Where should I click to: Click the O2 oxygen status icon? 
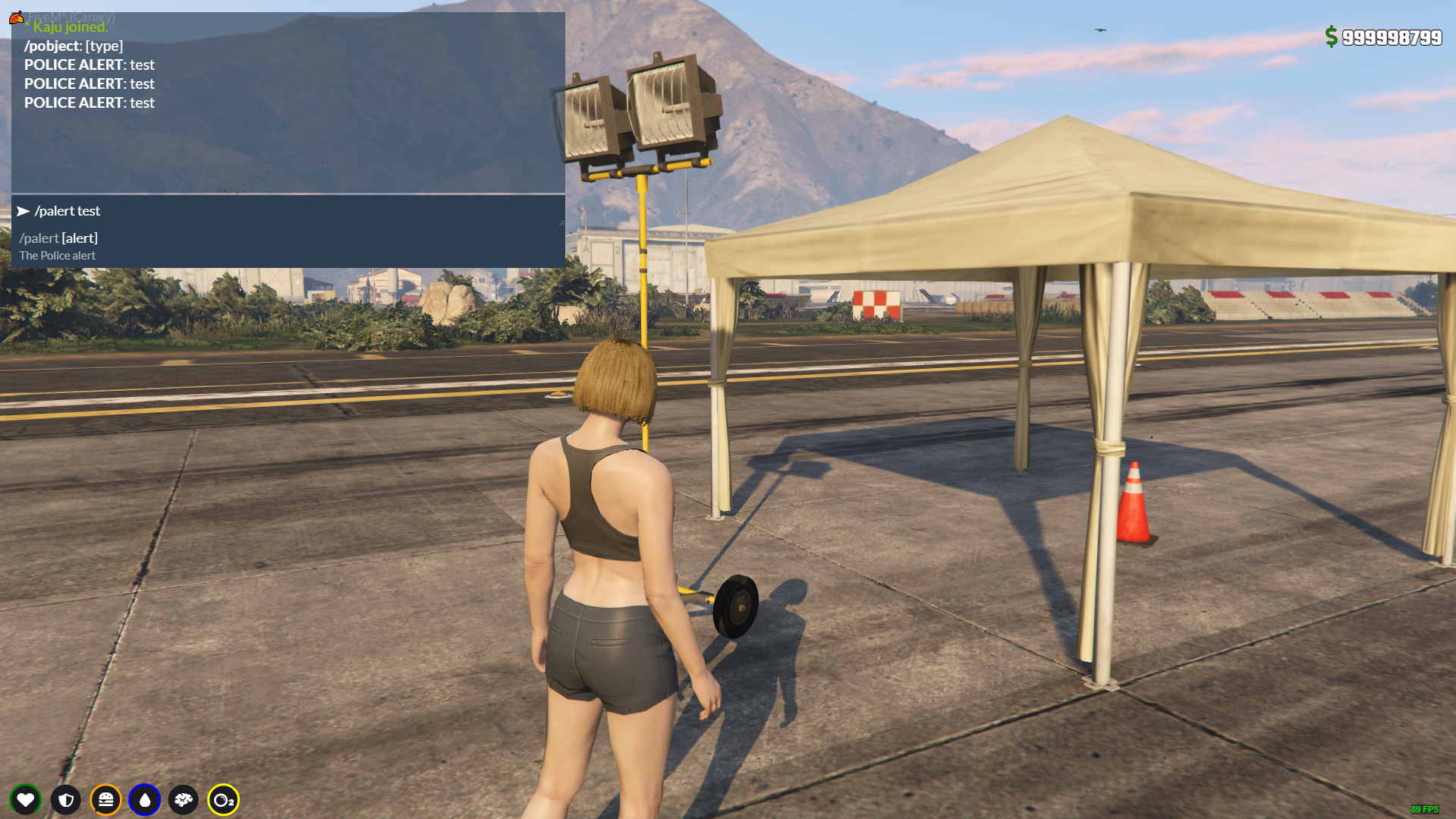(x=223, y=799)
